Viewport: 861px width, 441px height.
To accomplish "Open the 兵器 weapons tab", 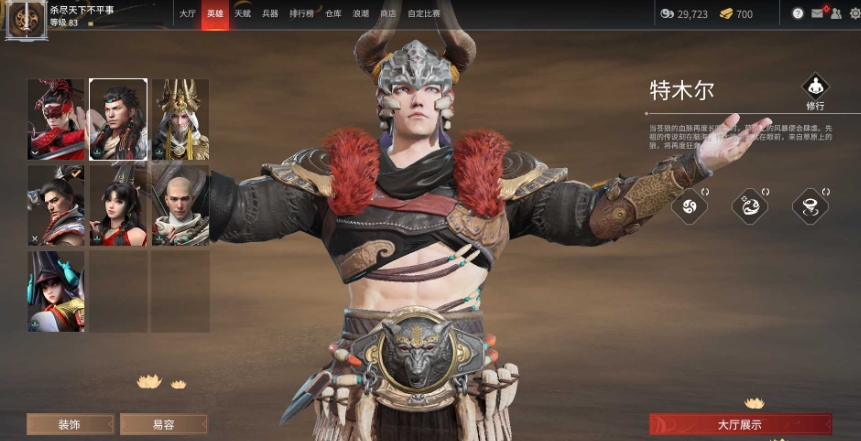I will pos(270,14).
